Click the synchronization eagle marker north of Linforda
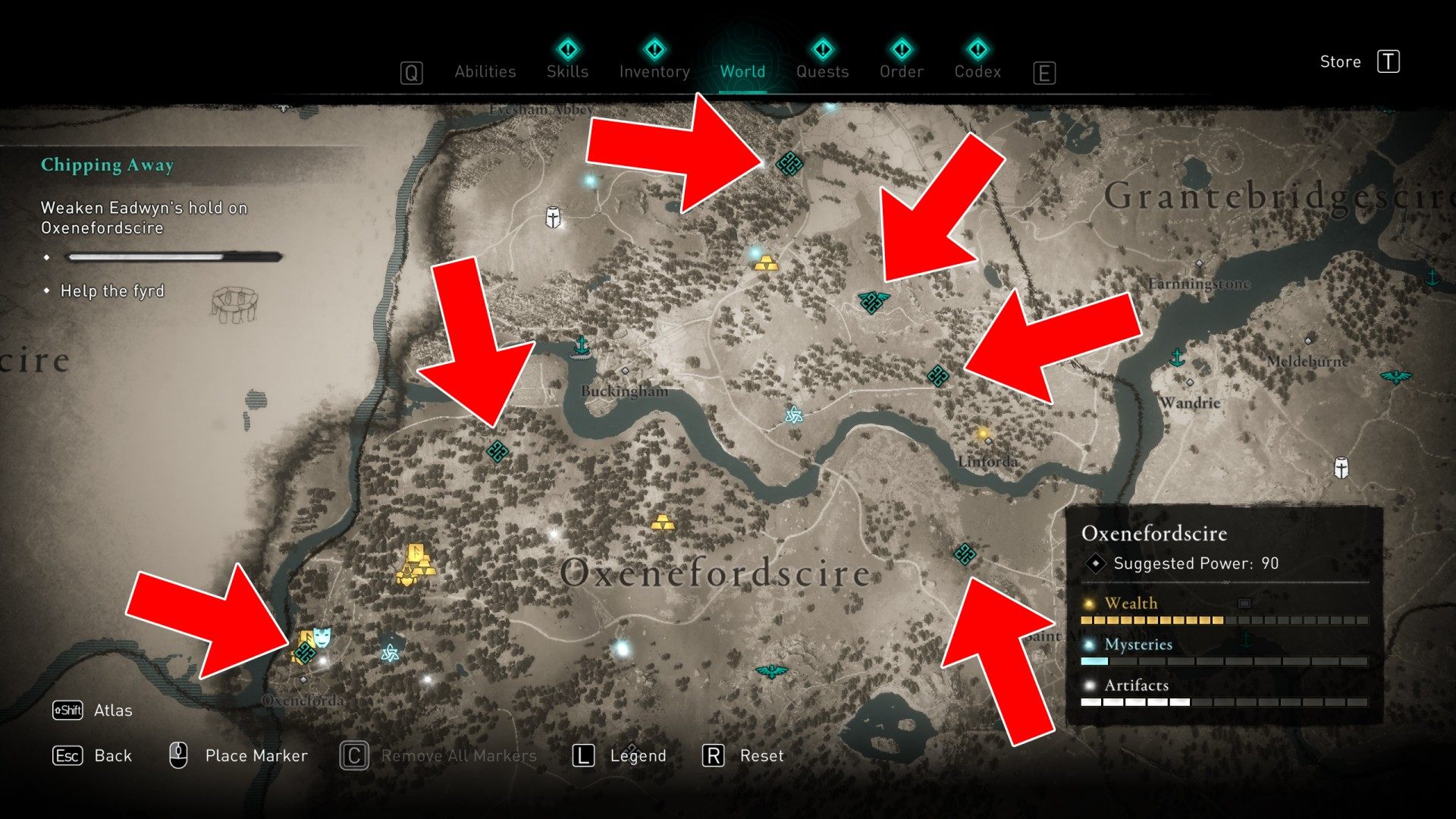This screenshot has height=819, width=1456. point(873,301)
